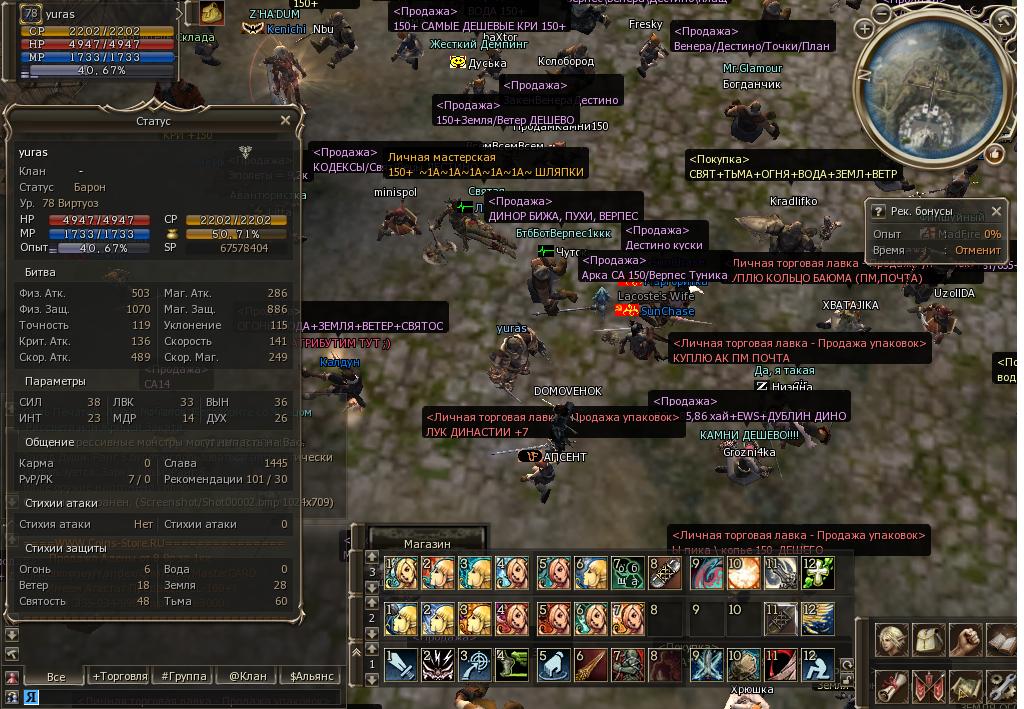Show the $Альянс chat tab
This screenshot has width=1024, height=709.
(312, 676)
